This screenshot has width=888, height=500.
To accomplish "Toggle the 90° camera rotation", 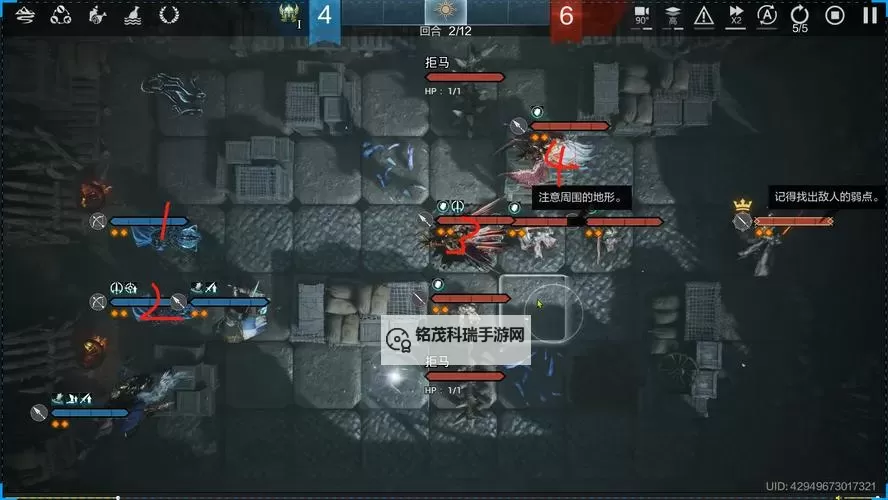I will click(x=642, y=15).
